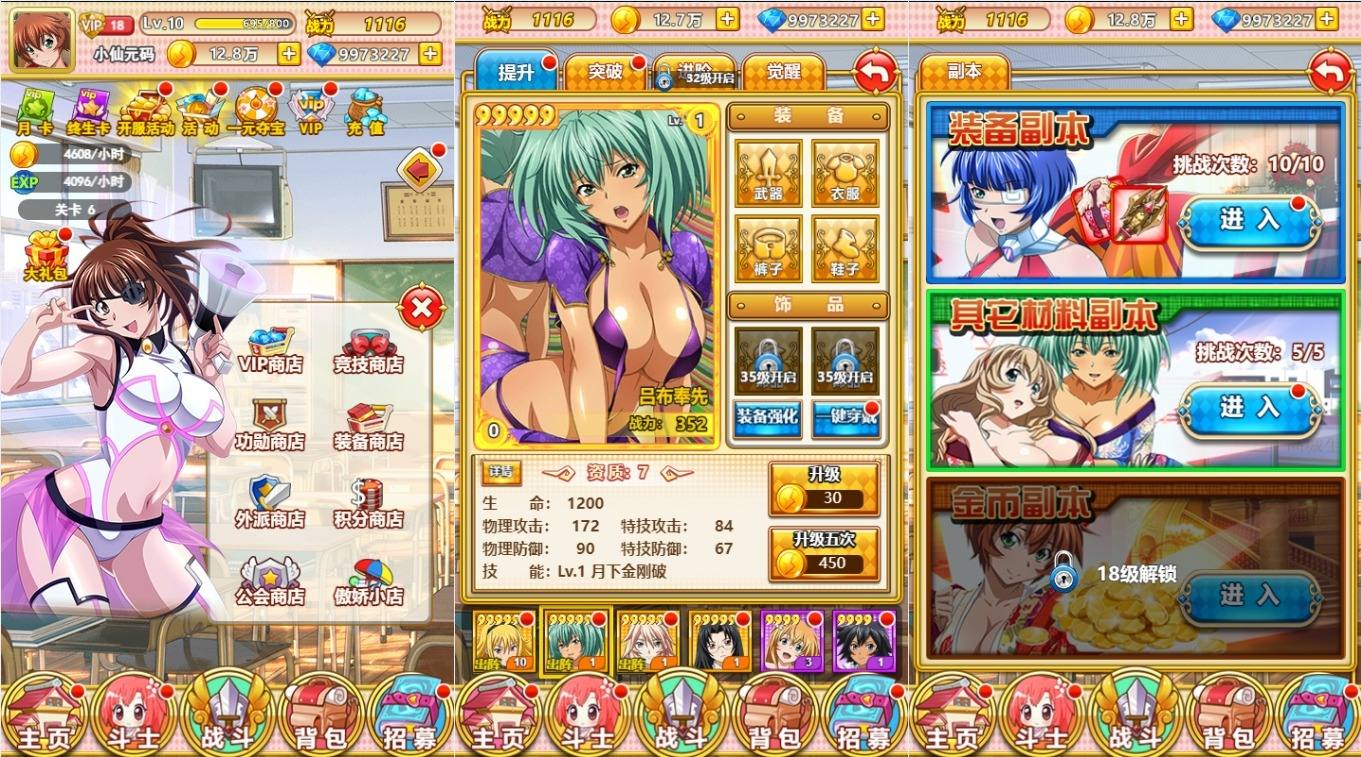Open the 装备商店 equipment shop
The height and width of the screenshot is (757, 1361).
[x=368, y=426]
